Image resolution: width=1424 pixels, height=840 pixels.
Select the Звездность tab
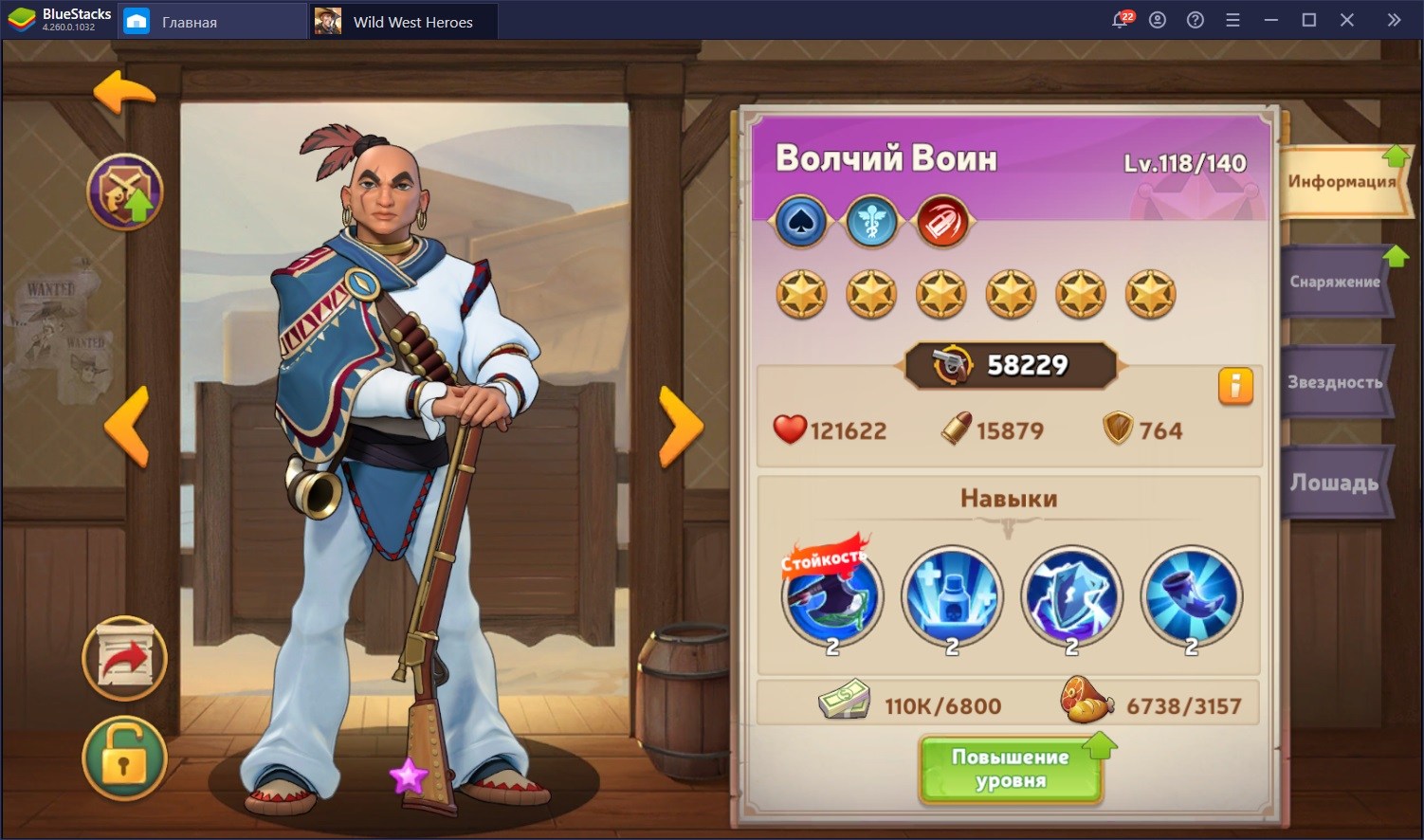point(1335,382)
